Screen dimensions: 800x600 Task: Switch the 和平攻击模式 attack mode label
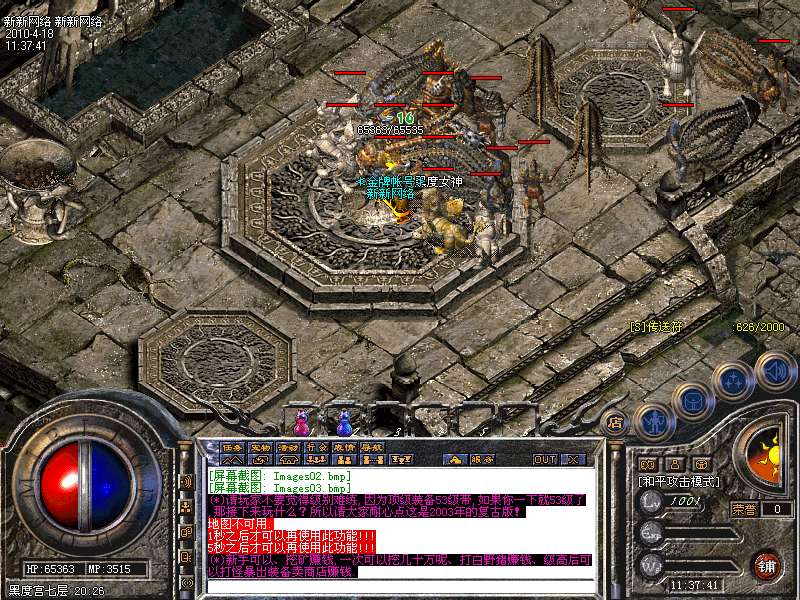676,482
